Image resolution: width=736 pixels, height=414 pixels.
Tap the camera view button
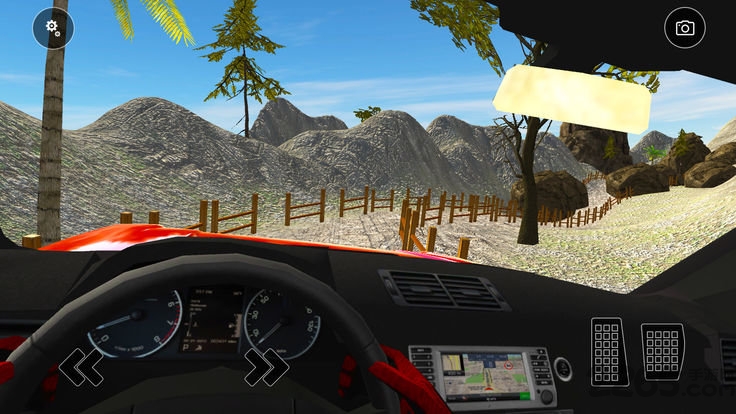pos(685,28)
